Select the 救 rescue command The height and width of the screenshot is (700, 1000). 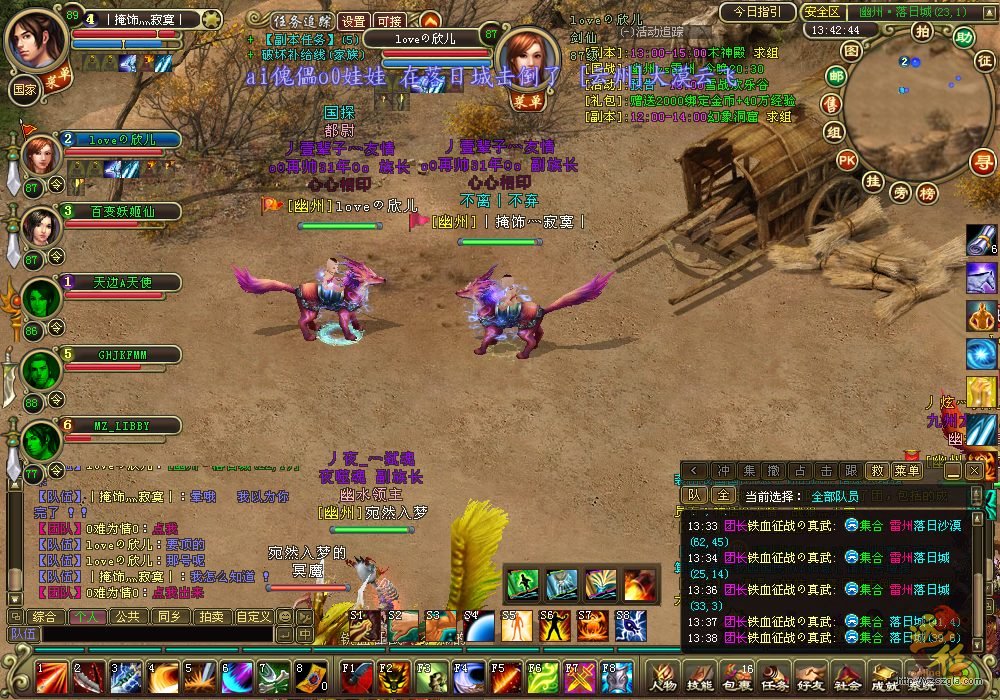coord(877,470)
